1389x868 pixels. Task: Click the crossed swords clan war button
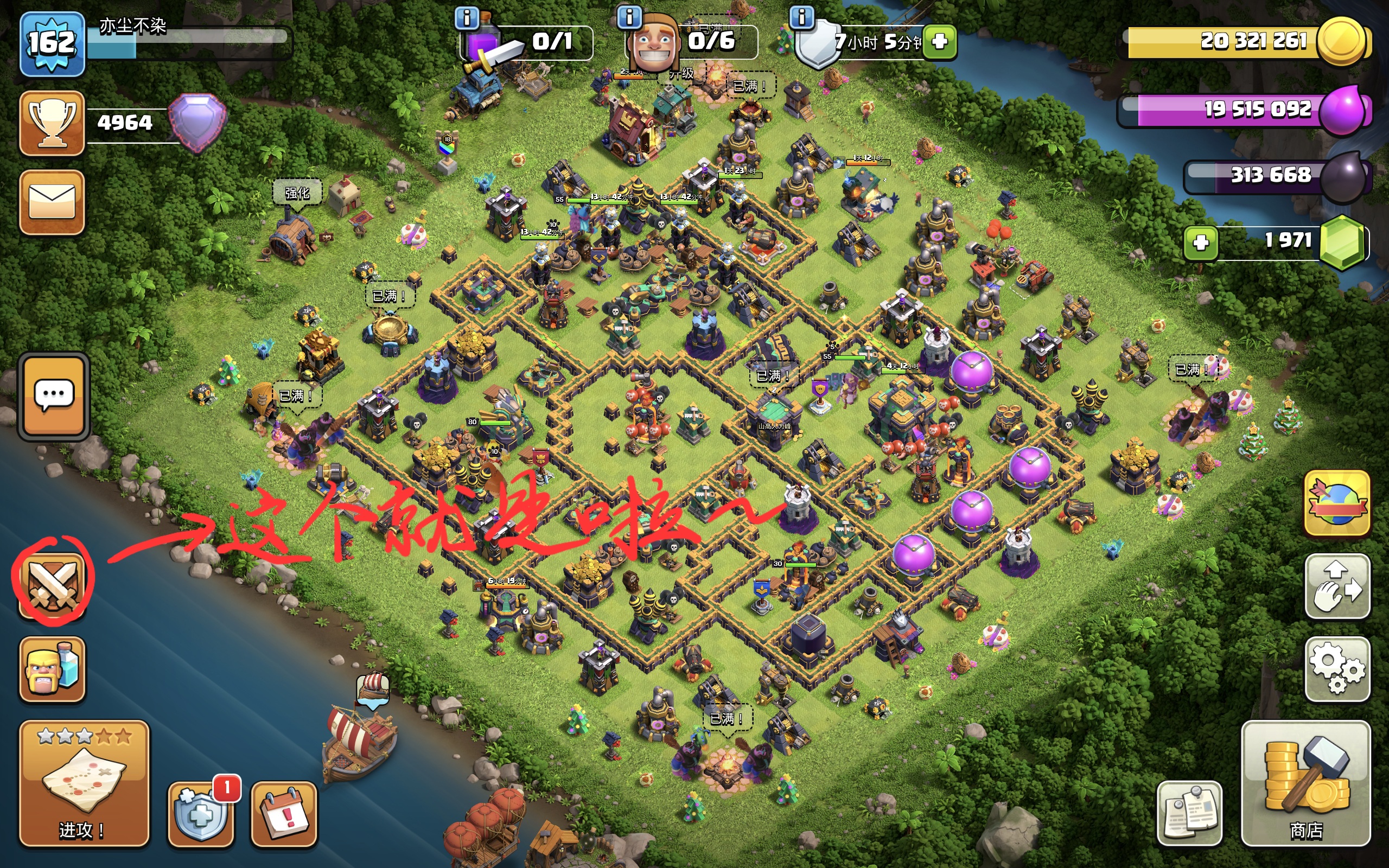coord(52,584)
